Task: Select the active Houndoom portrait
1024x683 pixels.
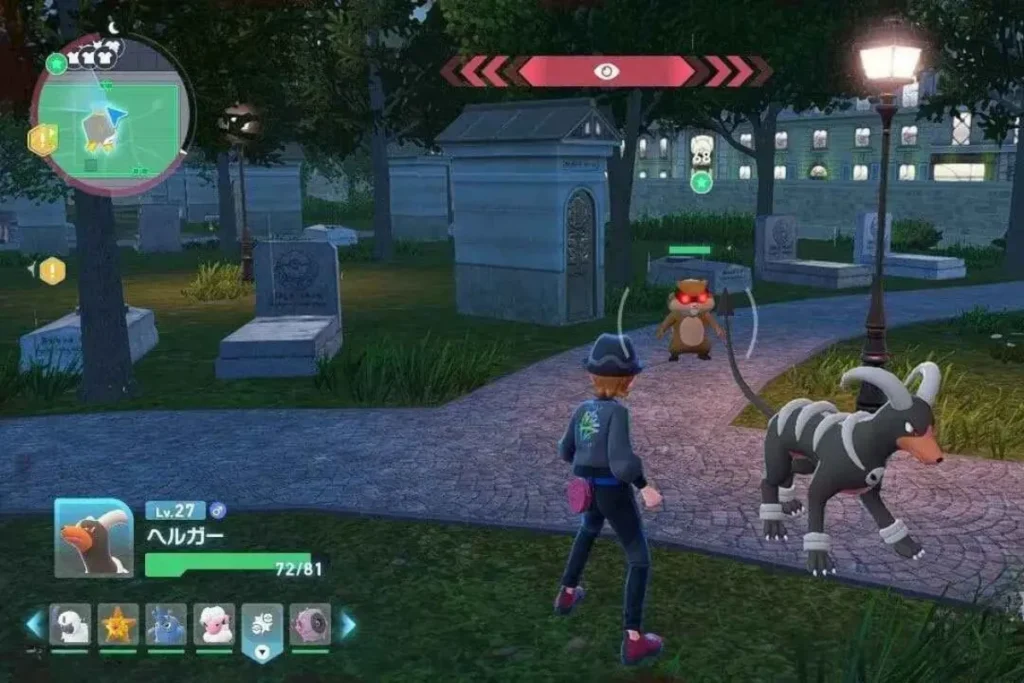Action: (x=94, y=538)
